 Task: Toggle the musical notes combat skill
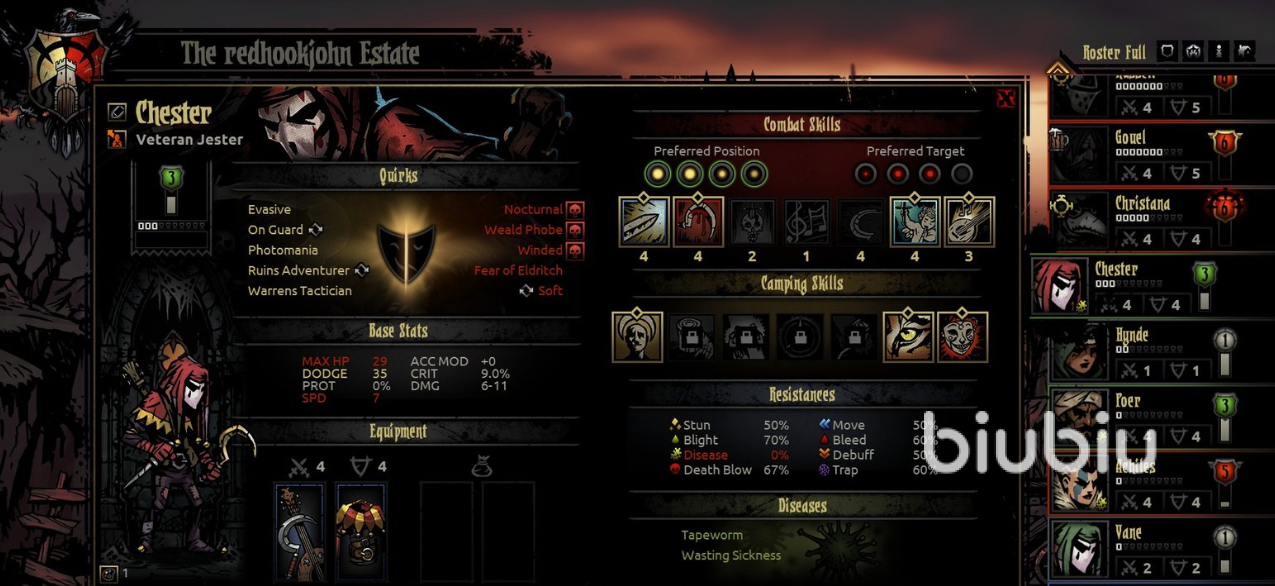(x=807, y=221)
